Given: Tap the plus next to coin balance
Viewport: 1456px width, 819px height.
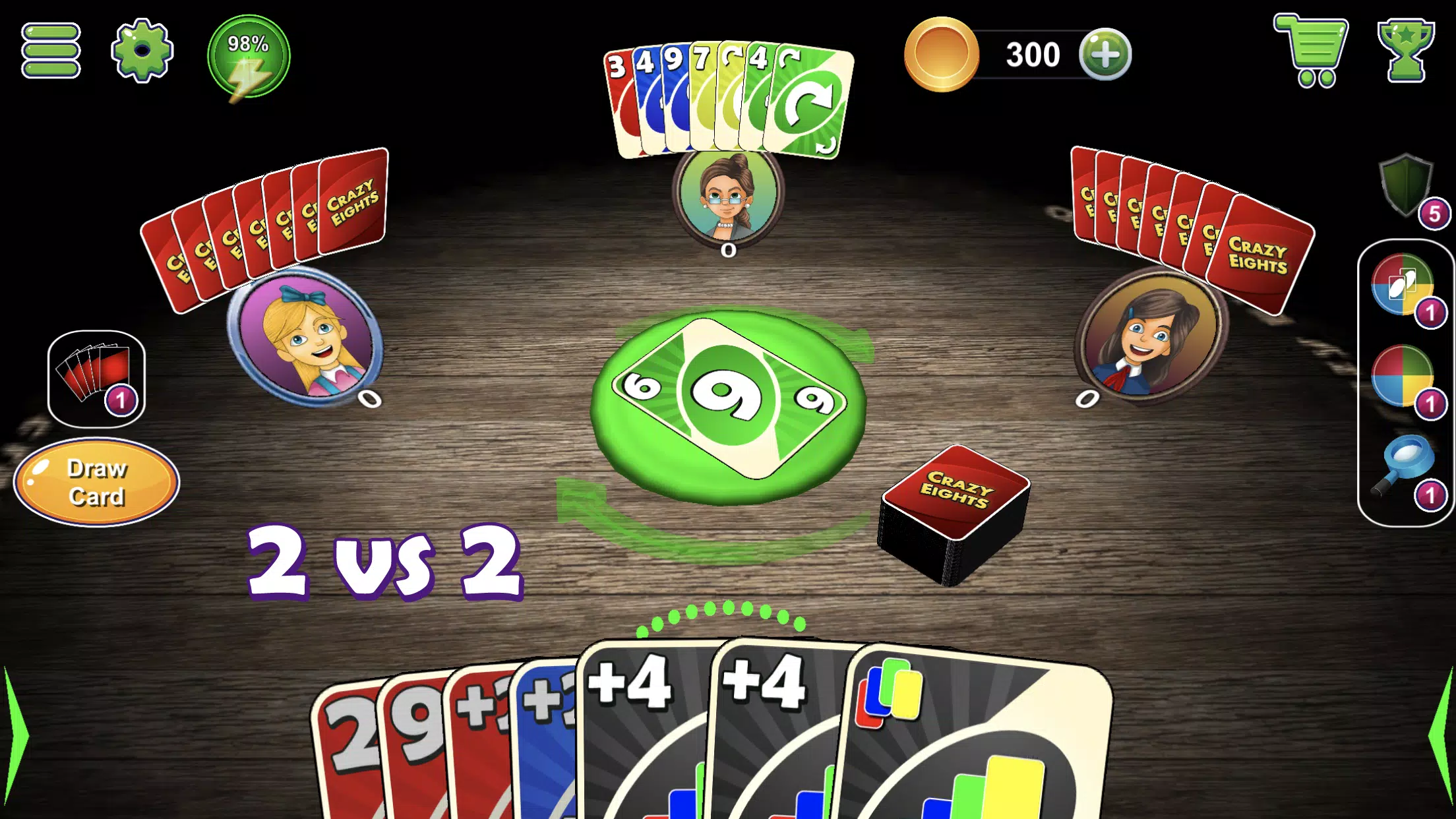Looking at the screenshot, I should click(x=1107, y=55).
